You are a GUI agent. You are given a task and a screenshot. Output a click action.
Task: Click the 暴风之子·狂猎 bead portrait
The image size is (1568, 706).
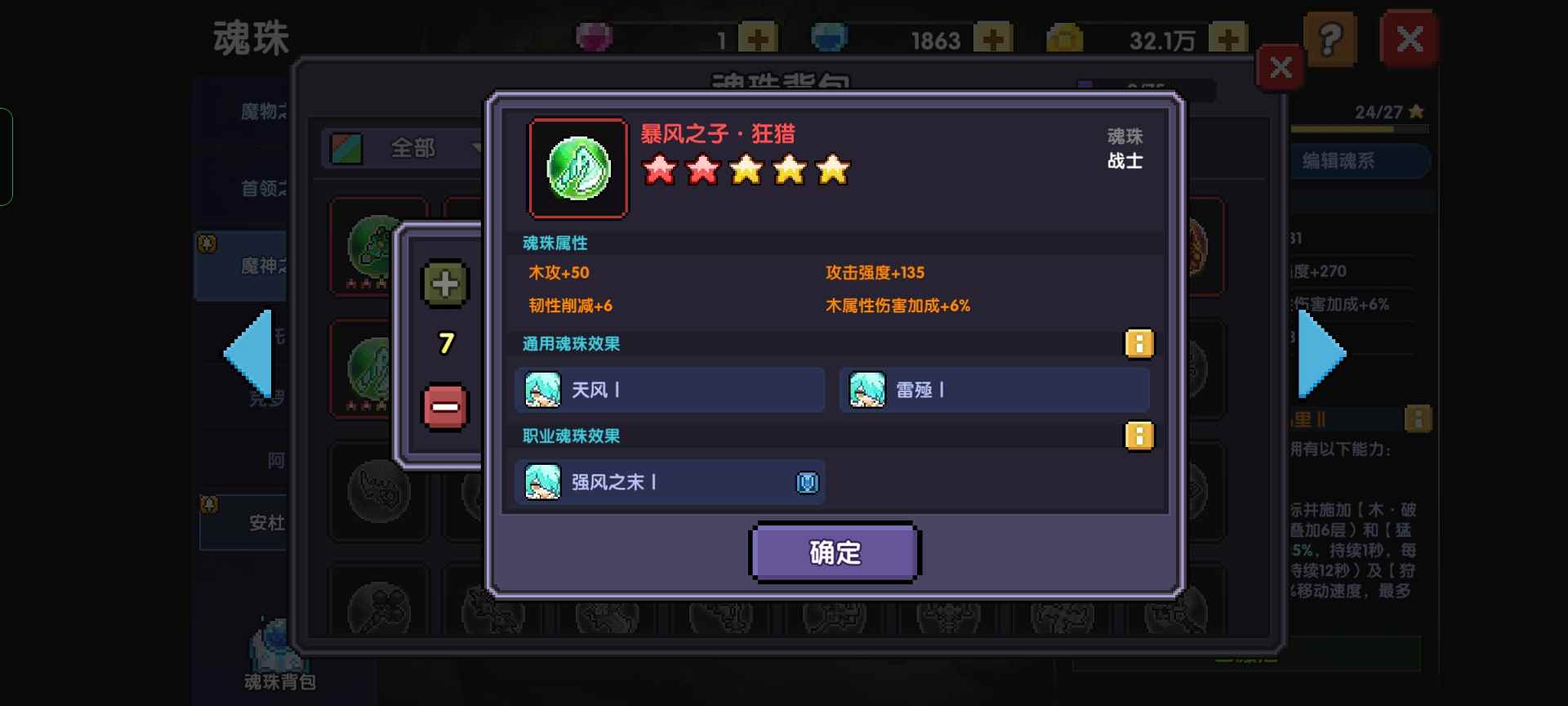[x=577, y=169]
